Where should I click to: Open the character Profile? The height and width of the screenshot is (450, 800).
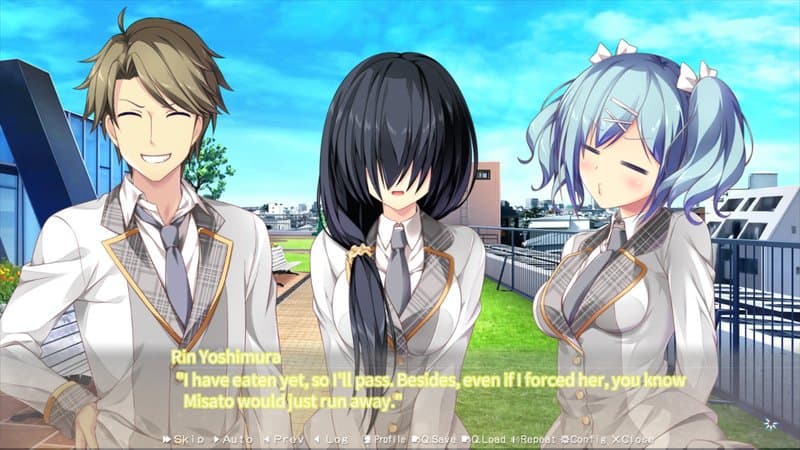(x=384, y=439)
